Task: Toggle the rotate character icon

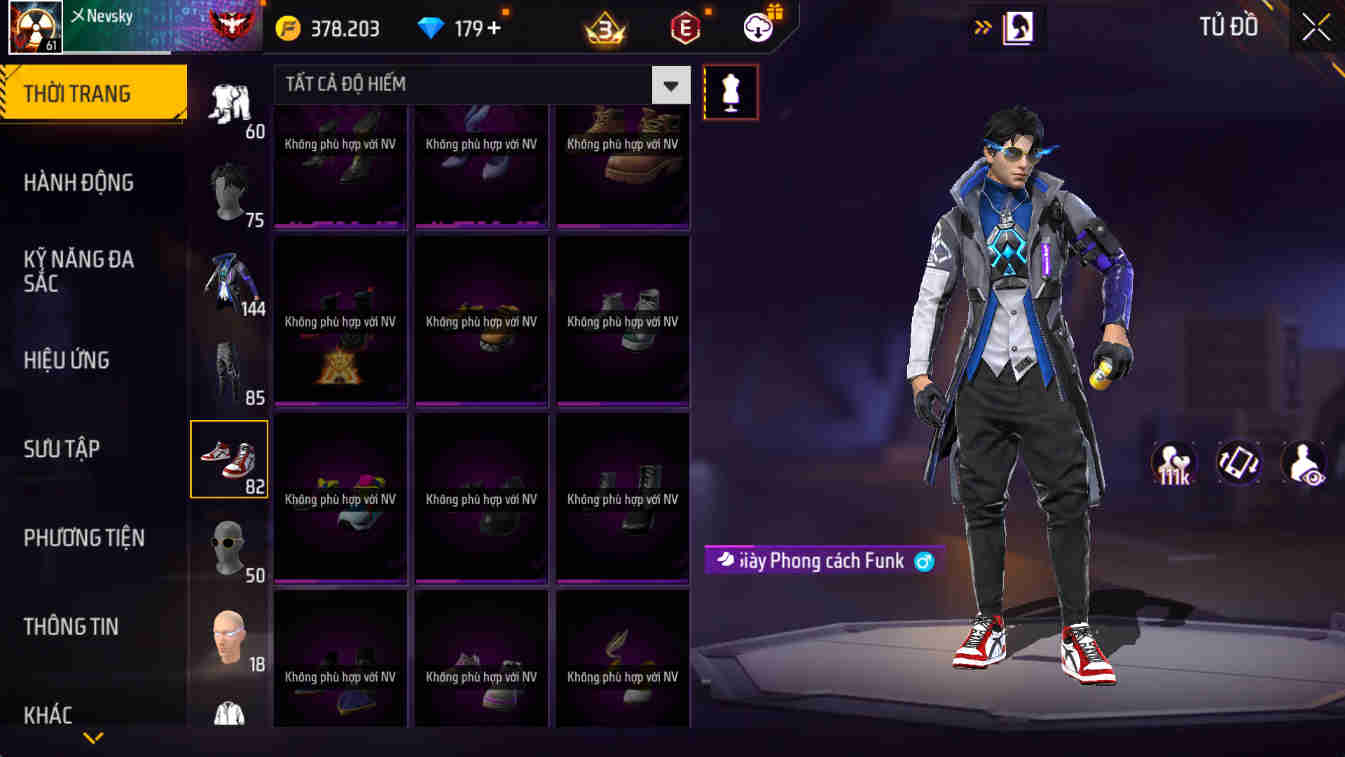Action: tap(1240, 464)
